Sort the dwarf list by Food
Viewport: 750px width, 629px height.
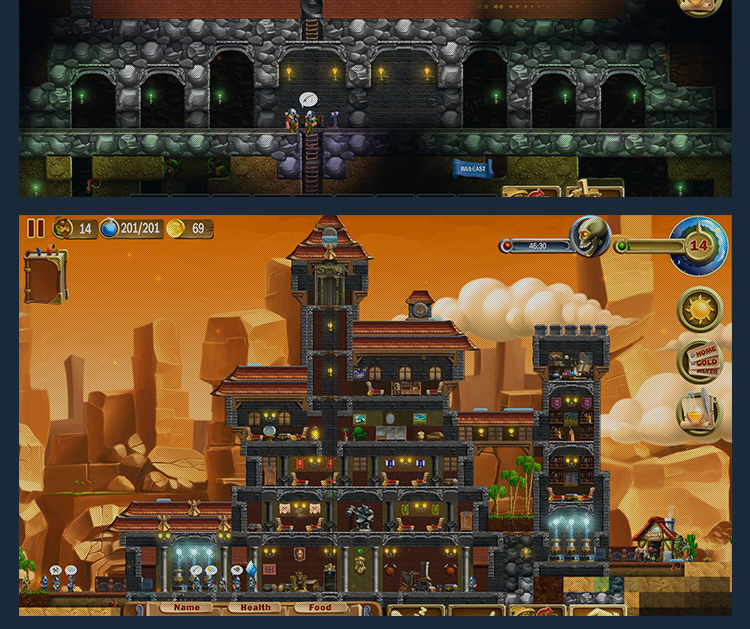point(320,607)
